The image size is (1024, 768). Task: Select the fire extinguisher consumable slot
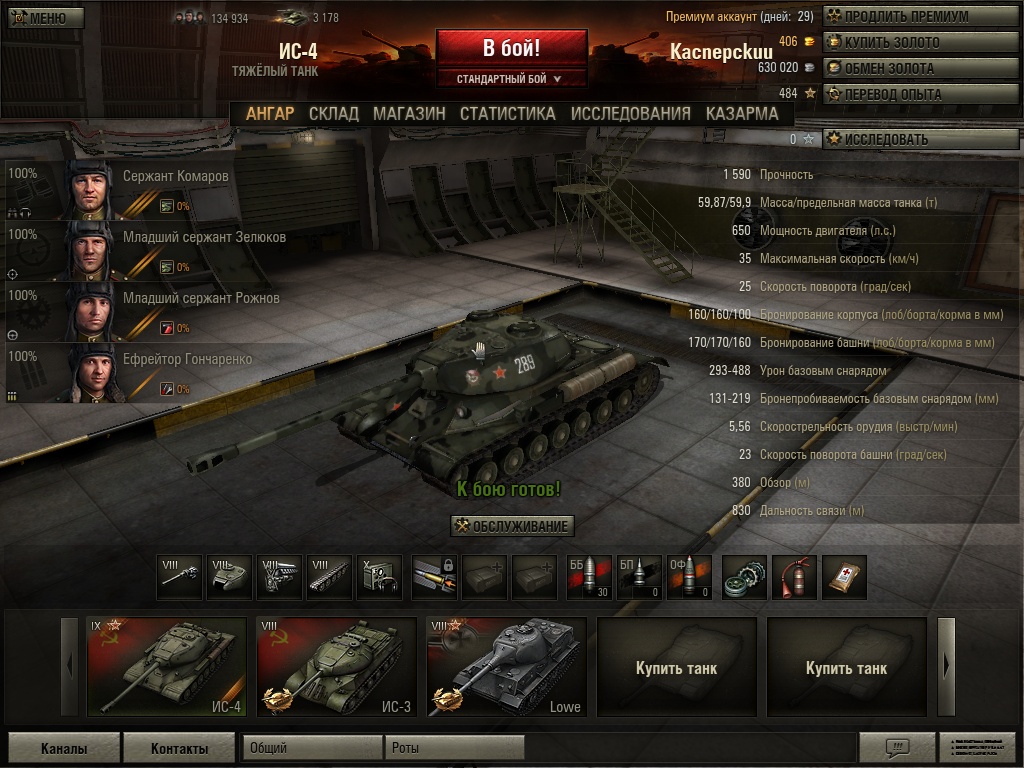(x=794, y=577)
